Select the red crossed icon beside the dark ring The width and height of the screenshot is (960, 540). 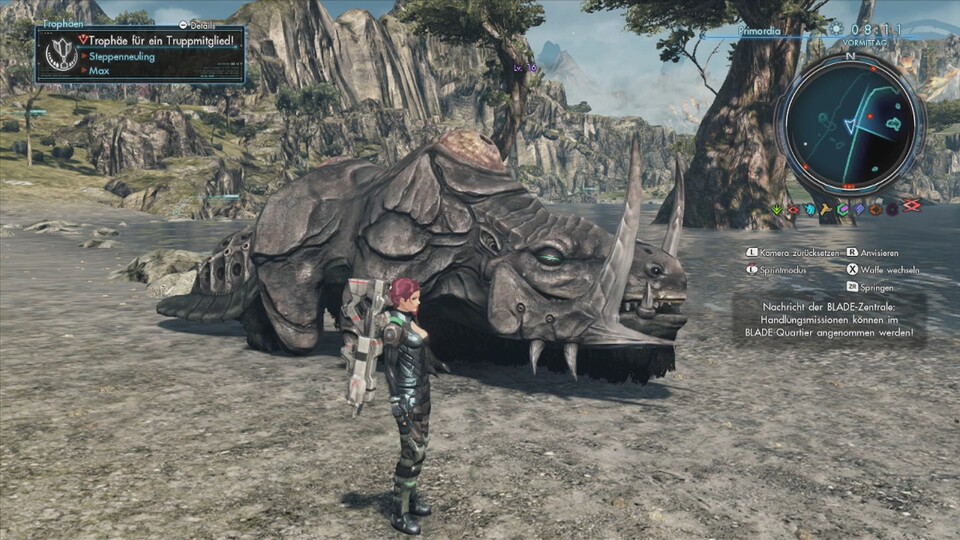pyautogui.click(x=911, y=206)
